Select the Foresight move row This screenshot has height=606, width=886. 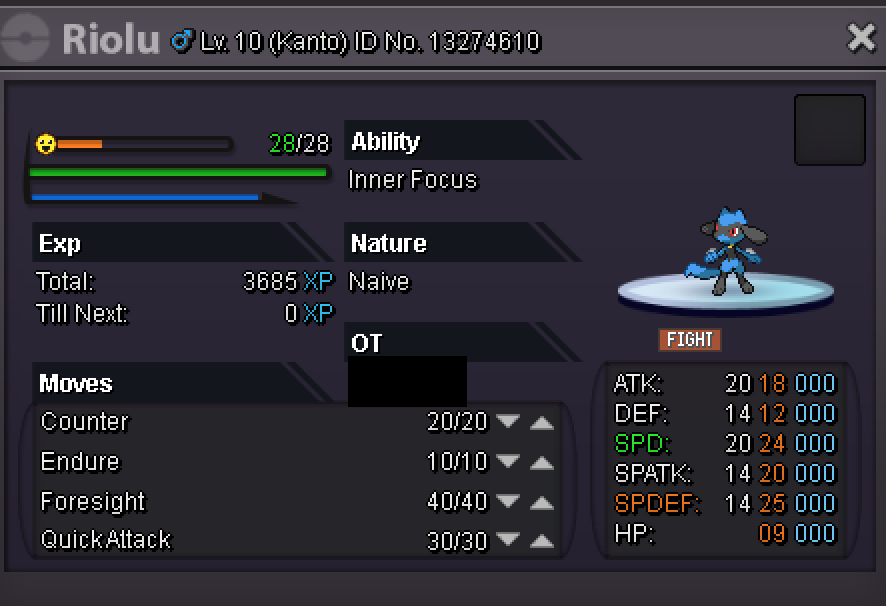pos(93,501)
